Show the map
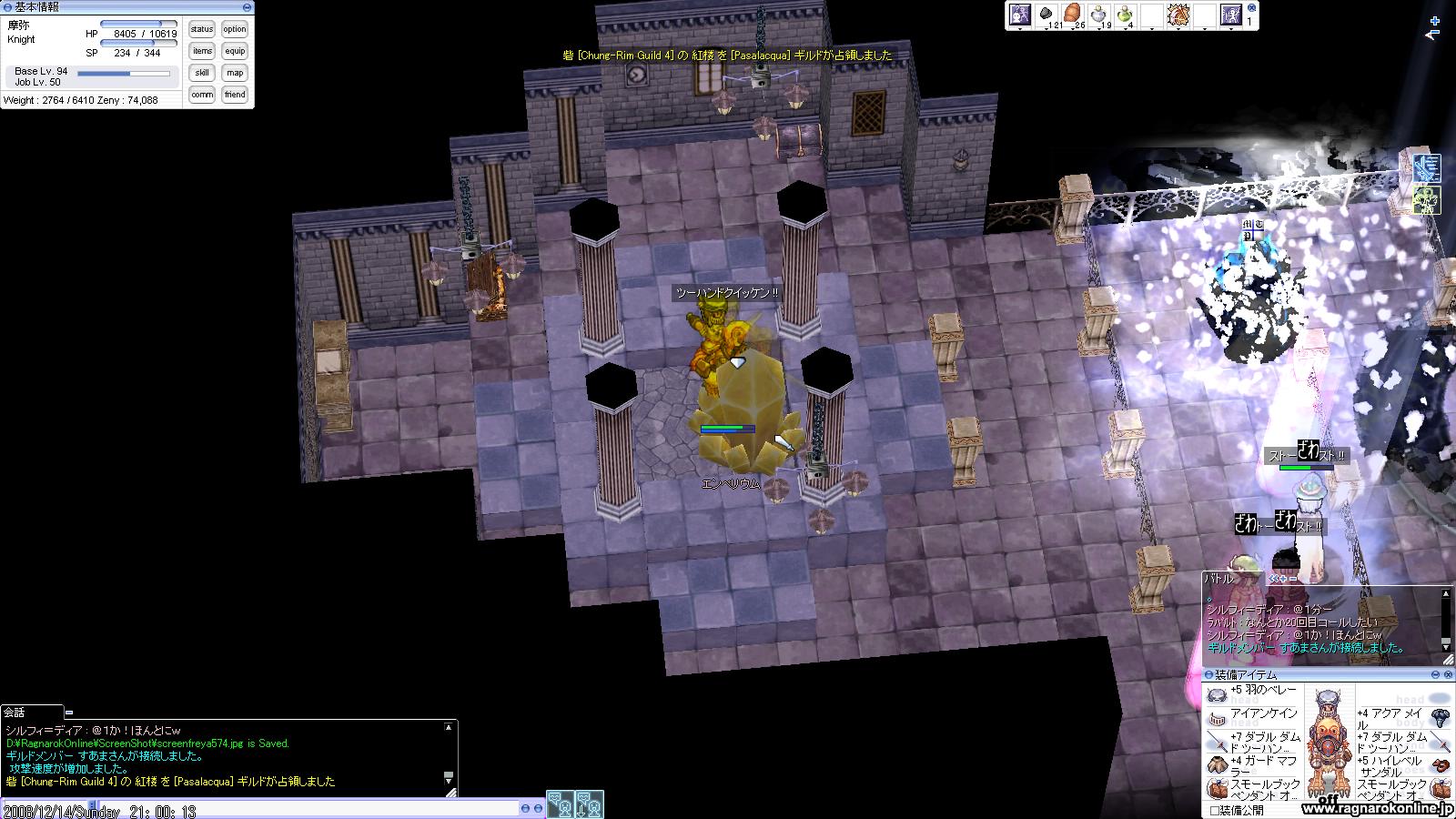Screen dimensions: 1456x819 [x=235, y=73]
